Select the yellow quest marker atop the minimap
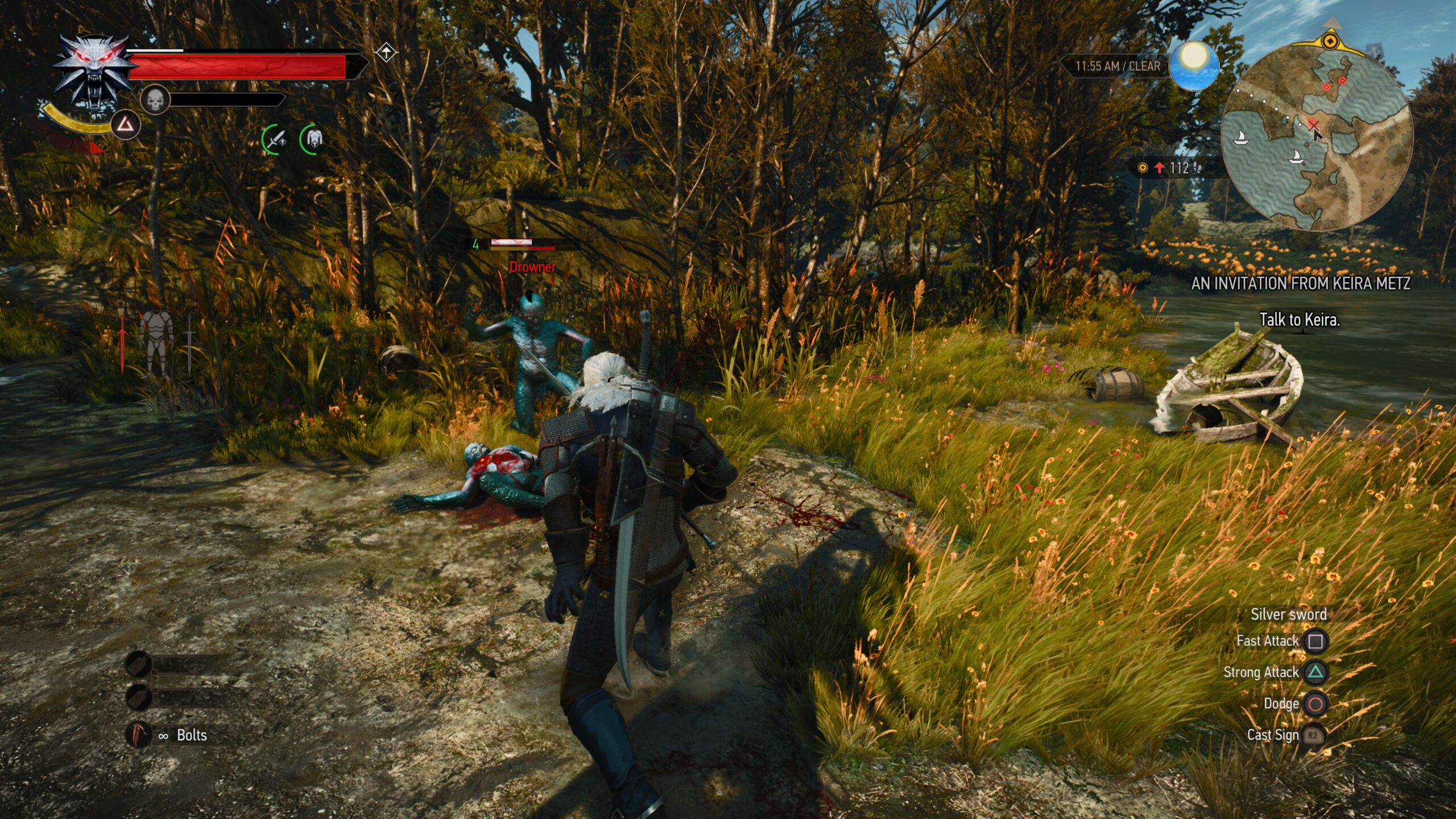The width and height of the screenshot is (1456, 819). tap(1331, 41)
